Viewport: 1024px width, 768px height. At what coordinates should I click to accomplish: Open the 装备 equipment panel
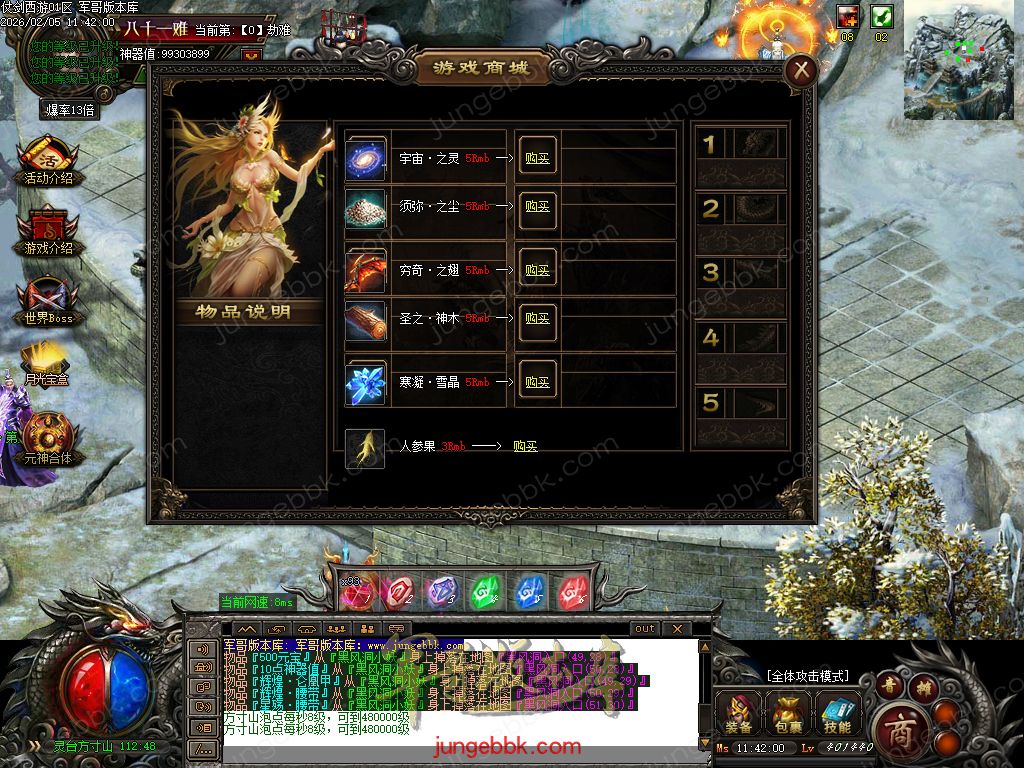(739, 714)
